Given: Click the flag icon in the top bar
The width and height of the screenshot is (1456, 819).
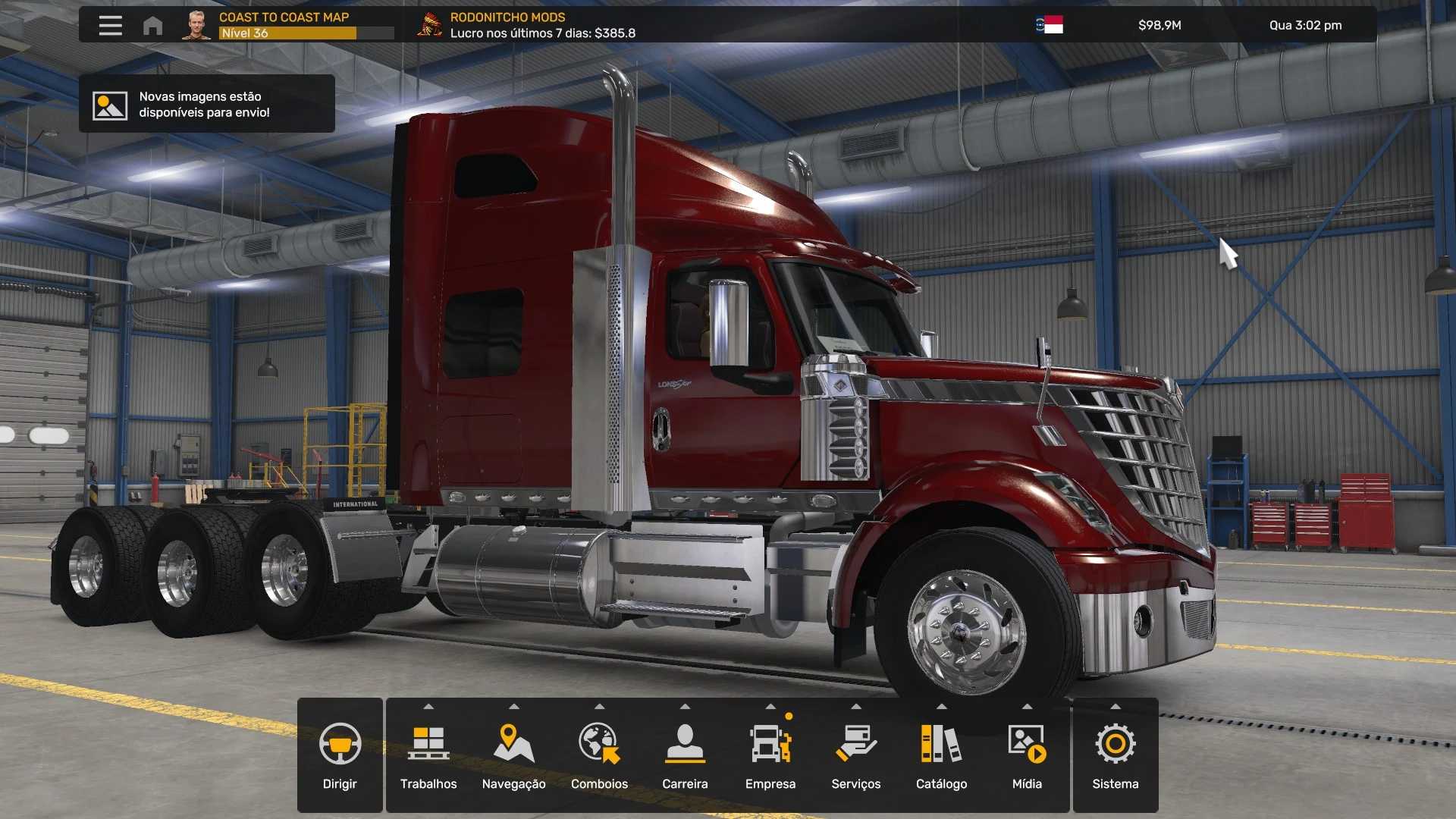Looking at the screenshot, I should tap(1050, 25).
